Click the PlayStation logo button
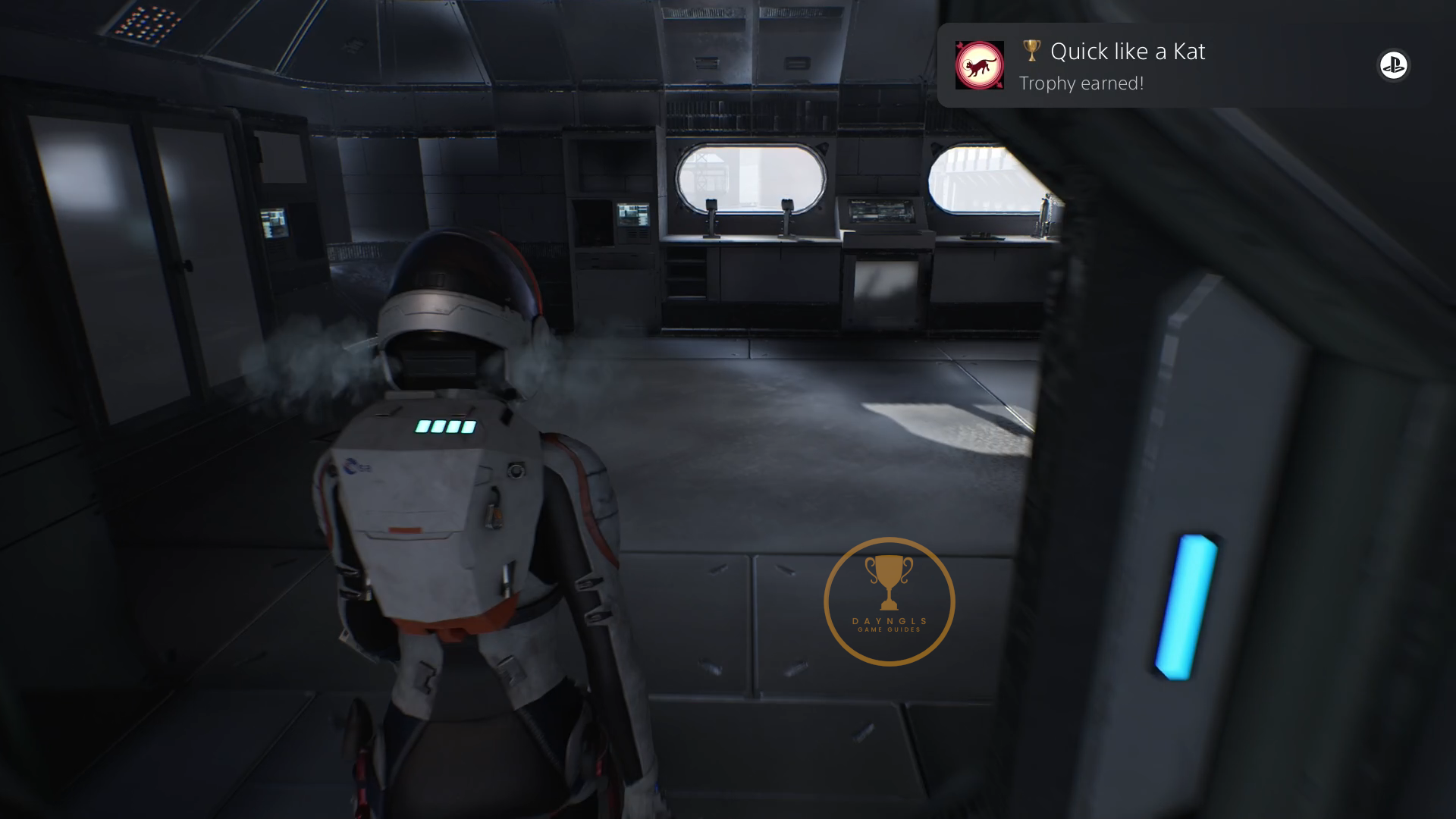The height and width of the screenshot is (819, 1456). pyautogui.click(x=1393, y=65)
